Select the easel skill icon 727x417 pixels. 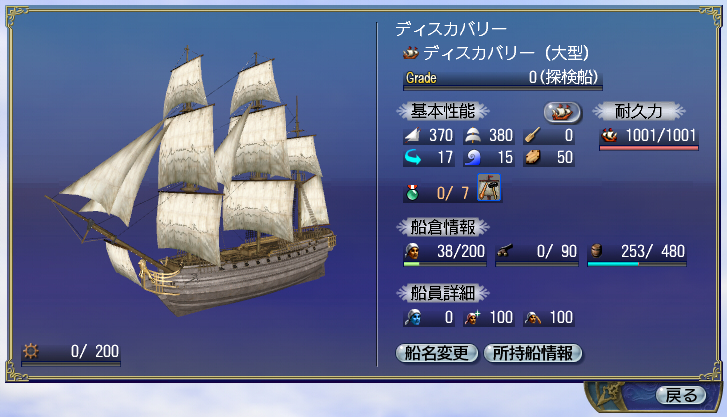489,187
